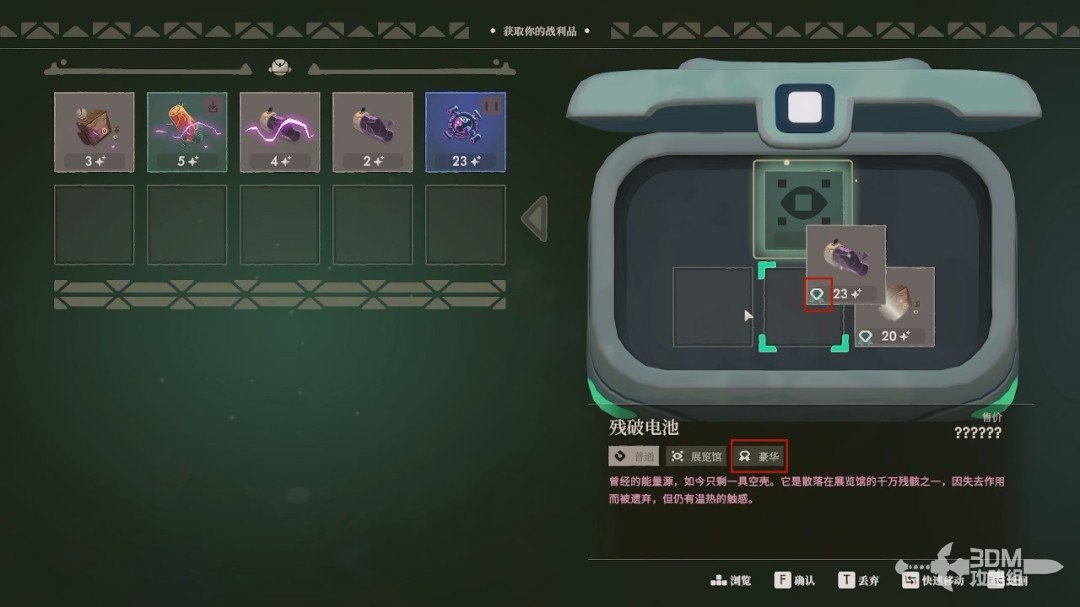Choose the broken battery worth 2
This screenshot has height=607, width=1080.
pyautogui.click(x=373, y=131)
